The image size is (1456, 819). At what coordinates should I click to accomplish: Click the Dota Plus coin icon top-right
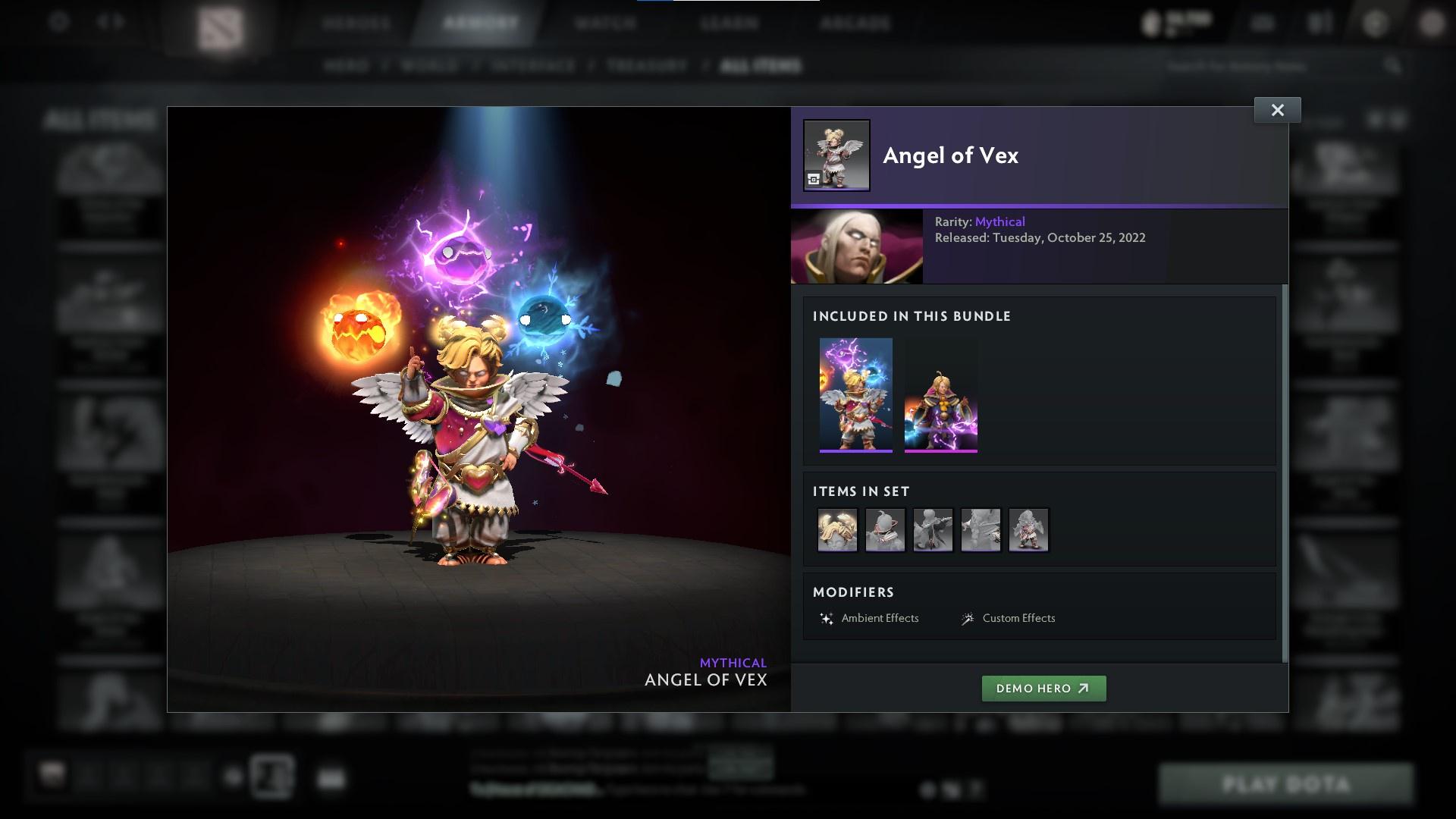1150,23
